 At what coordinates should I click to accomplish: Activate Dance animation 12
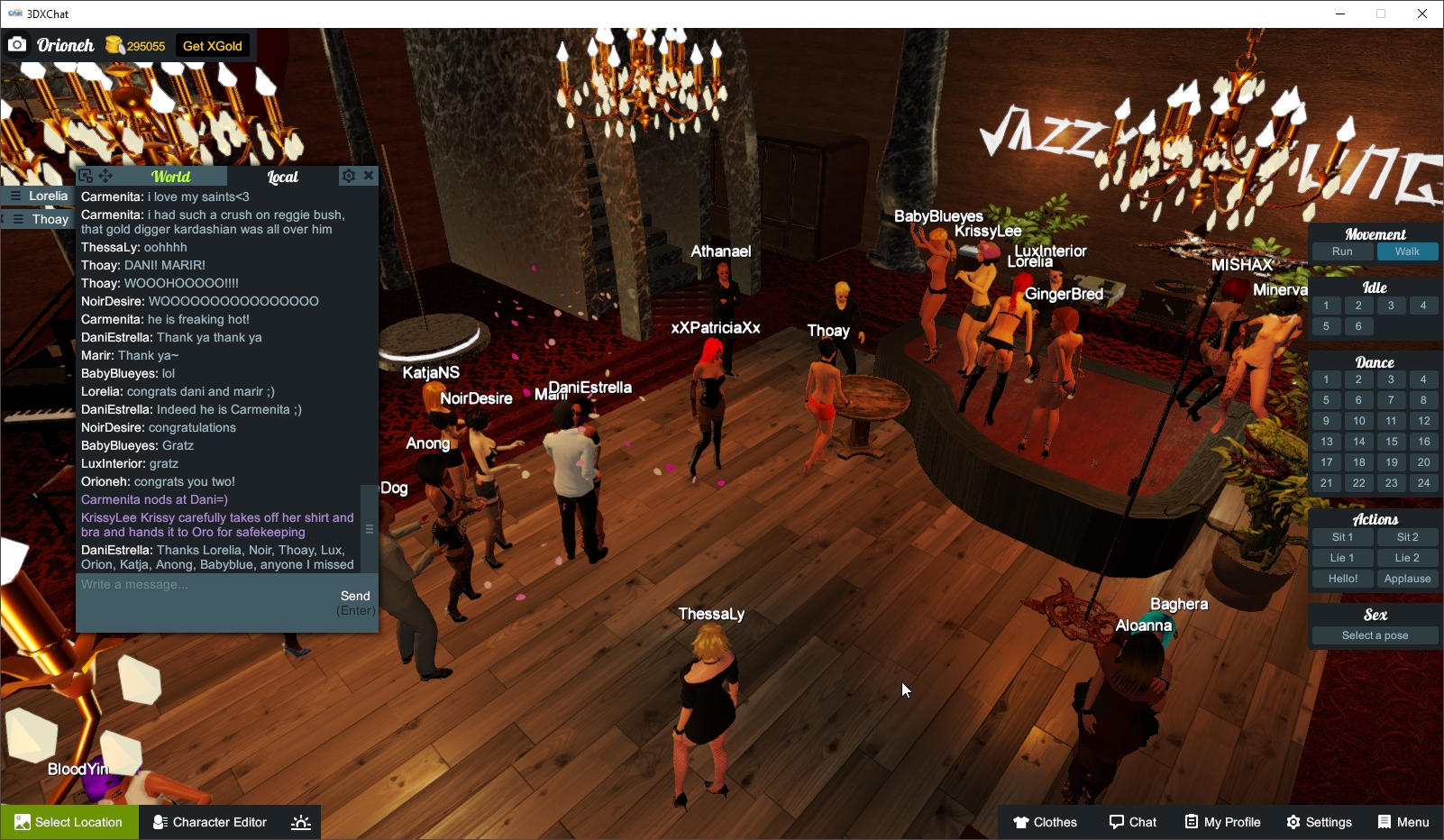1424,420
